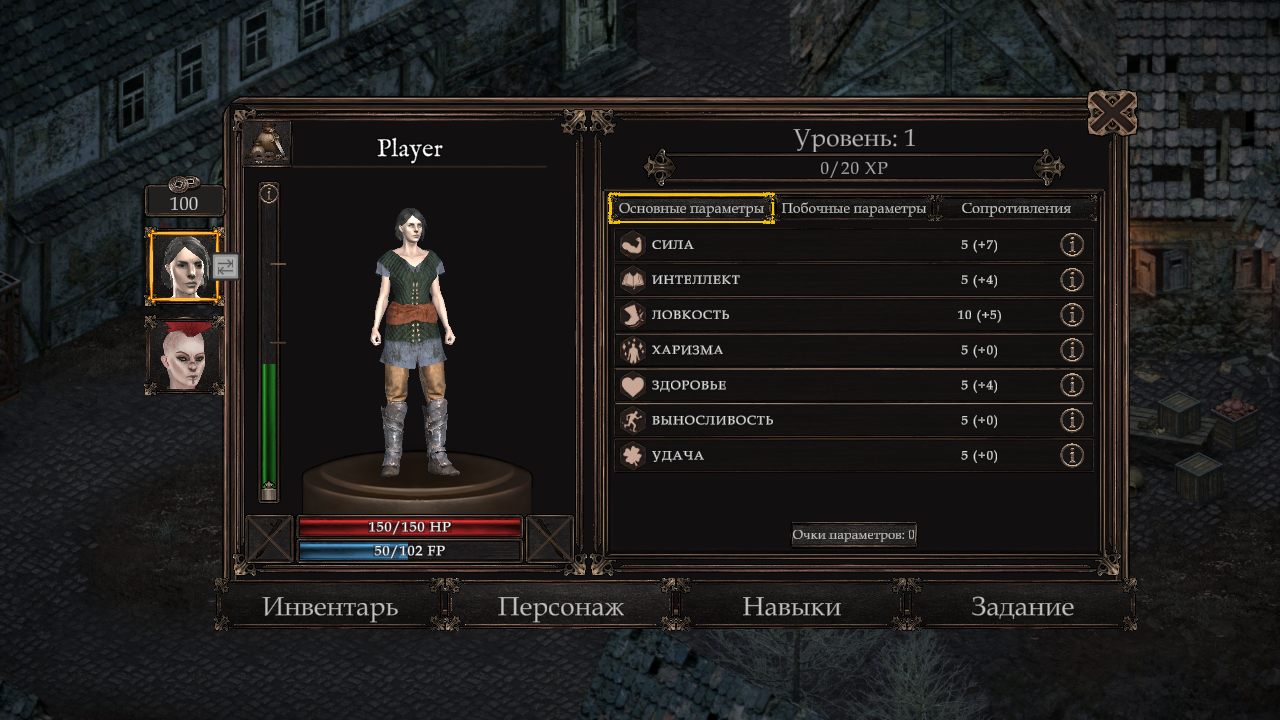1280x720 pixels.
Task: Select Навыки from the bottom menu
Action: tap(791, 606)
